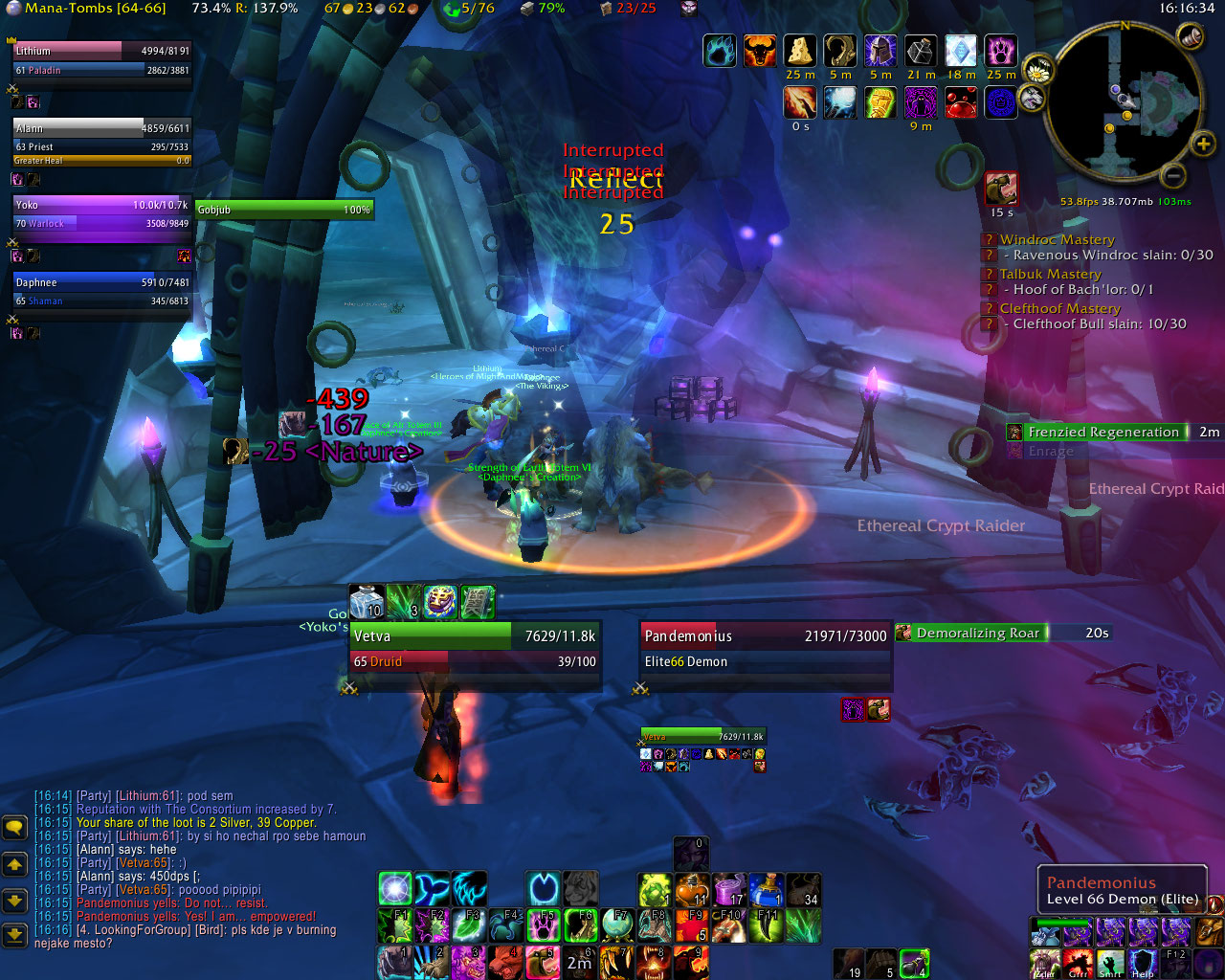
Task: Target party member Alann the Priest
Action: 101,137
